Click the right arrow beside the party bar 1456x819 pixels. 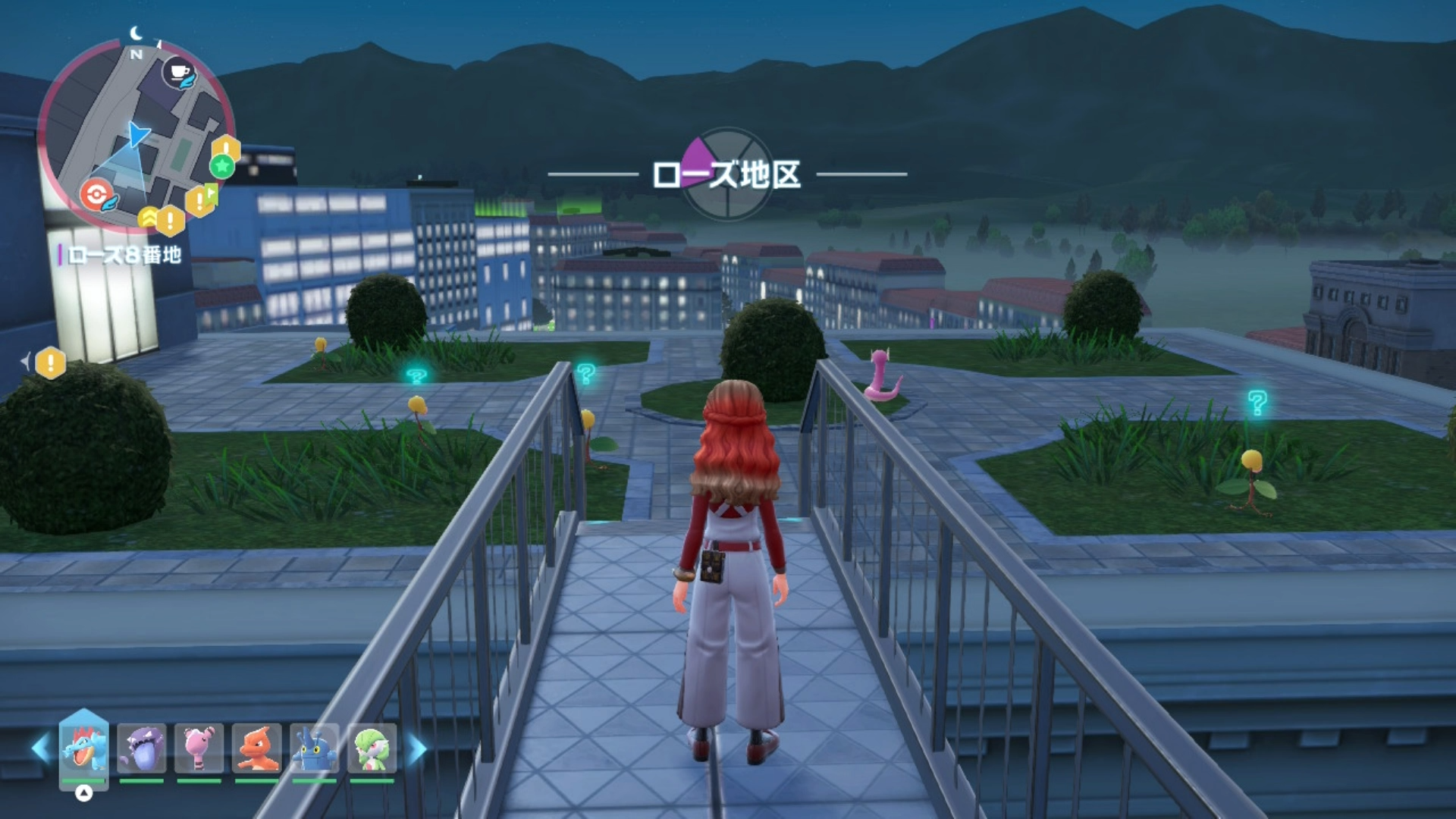tap(418, 748)
